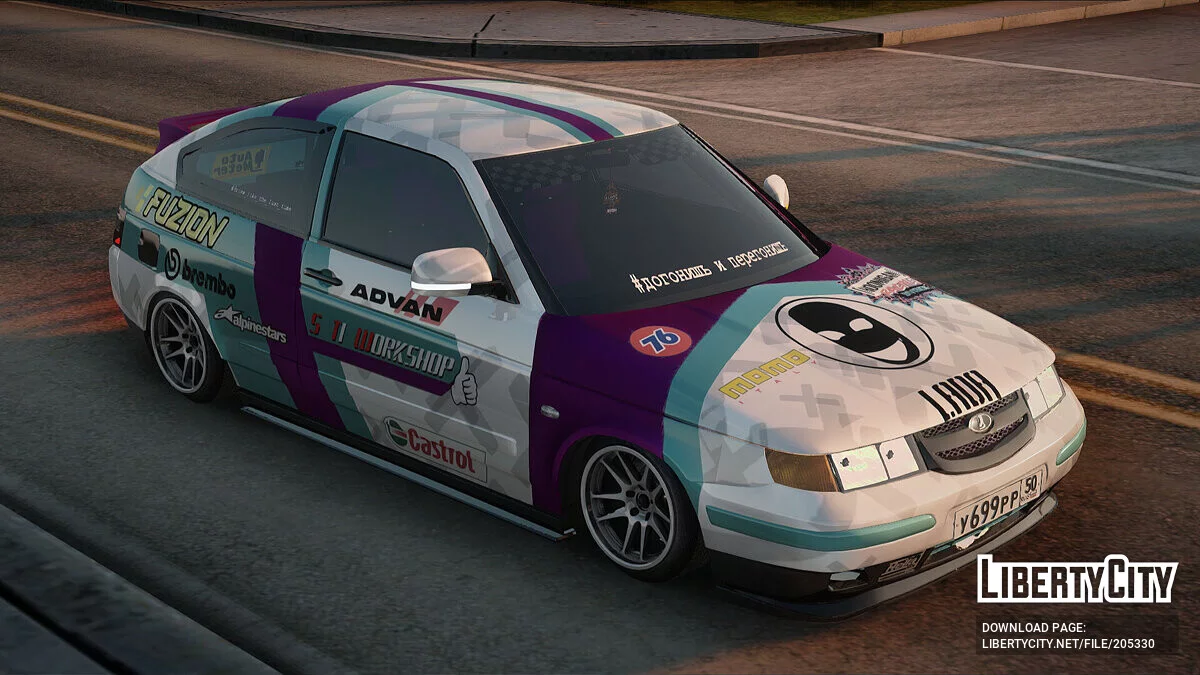Click the LibertyCity logo watermark
Screen dimensions: 1200x675
coord(1077,579)
